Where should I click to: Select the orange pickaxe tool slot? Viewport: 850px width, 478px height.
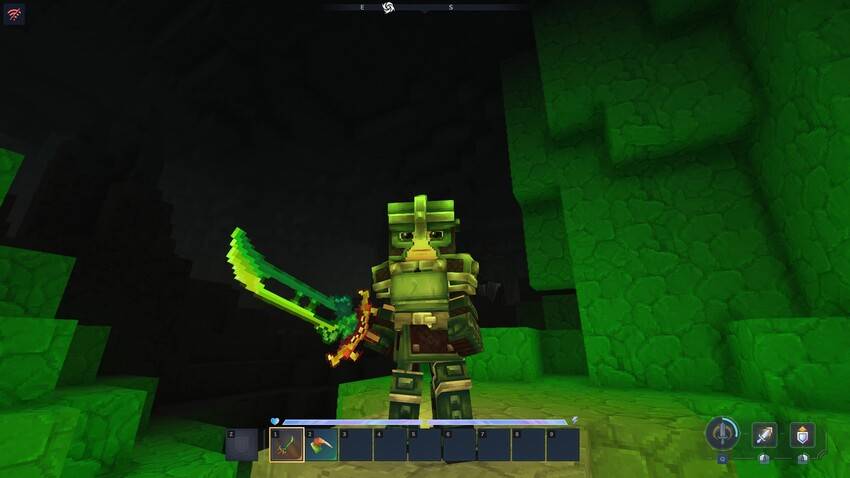(322, 444)
